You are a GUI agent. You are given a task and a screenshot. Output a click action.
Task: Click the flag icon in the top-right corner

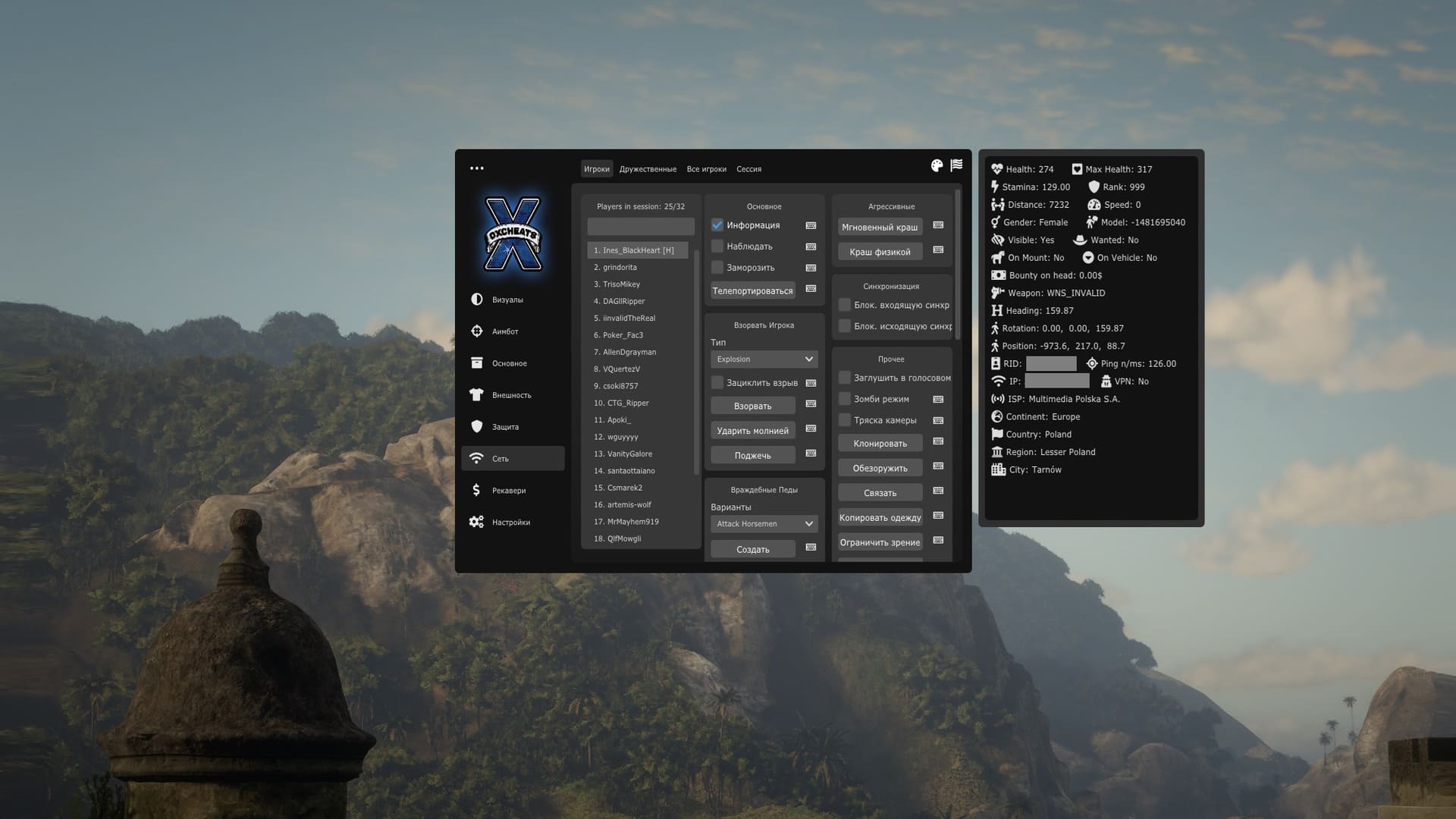click(x=956, y=165)
